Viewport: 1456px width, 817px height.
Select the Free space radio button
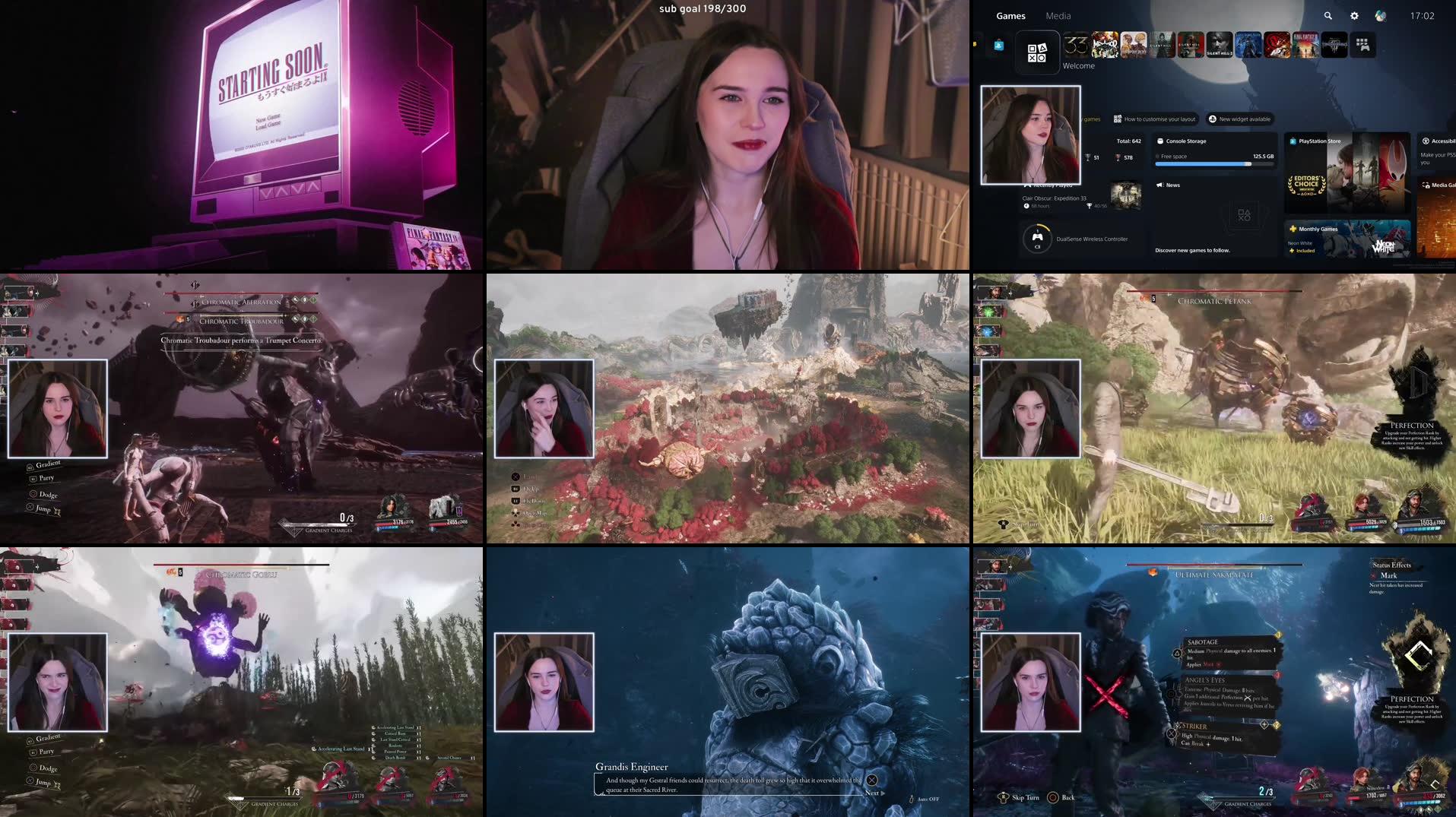[x=1157, y=157]
